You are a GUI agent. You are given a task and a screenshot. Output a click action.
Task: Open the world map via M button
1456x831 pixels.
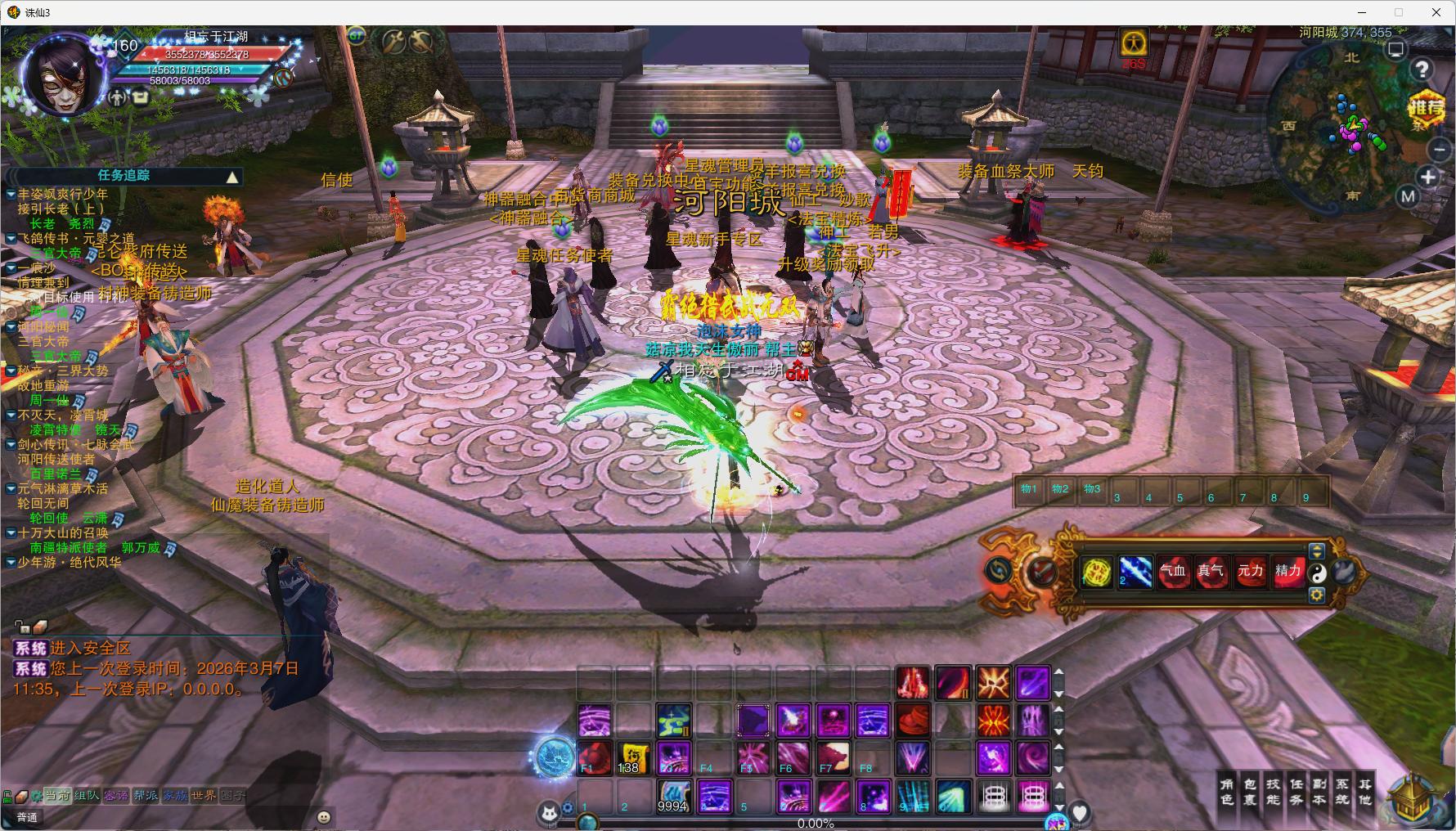tap(1408, 196)
